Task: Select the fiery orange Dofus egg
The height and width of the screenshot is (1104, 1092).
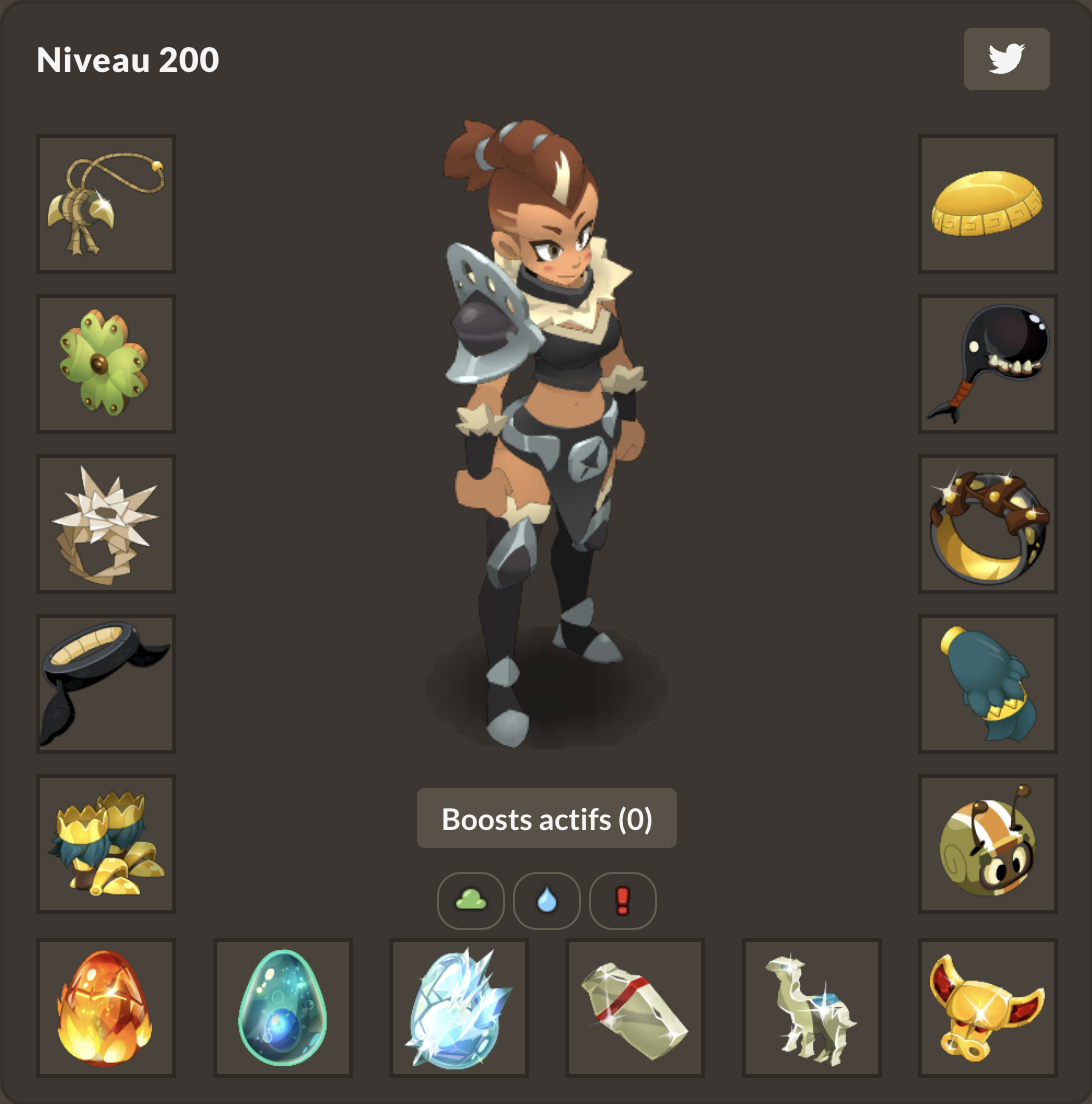Action: point(106,1008)
